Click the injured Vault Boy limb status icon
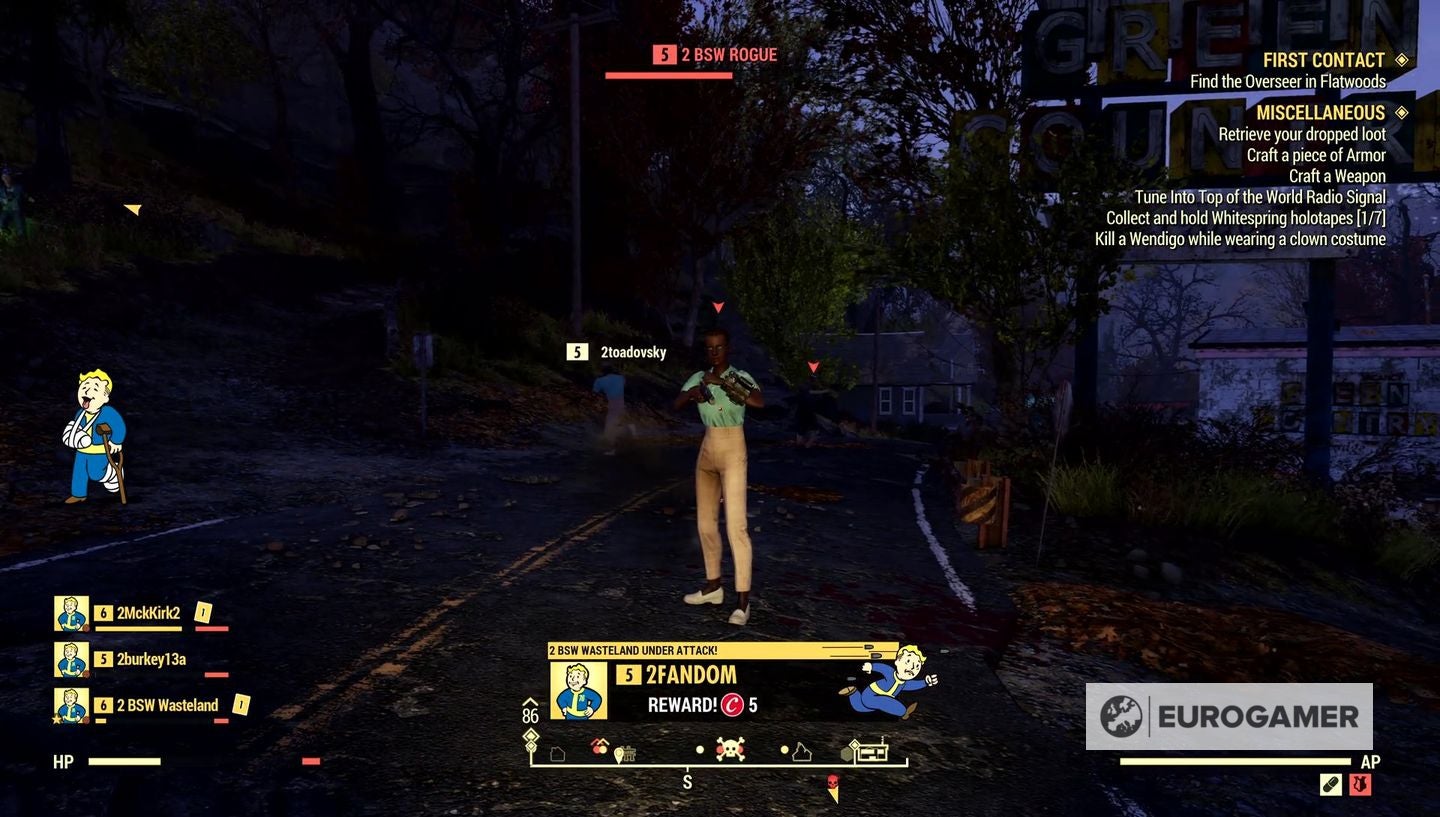Viewport: 1440px width, 817px height. pyautogui.click(x=95, y=435)
